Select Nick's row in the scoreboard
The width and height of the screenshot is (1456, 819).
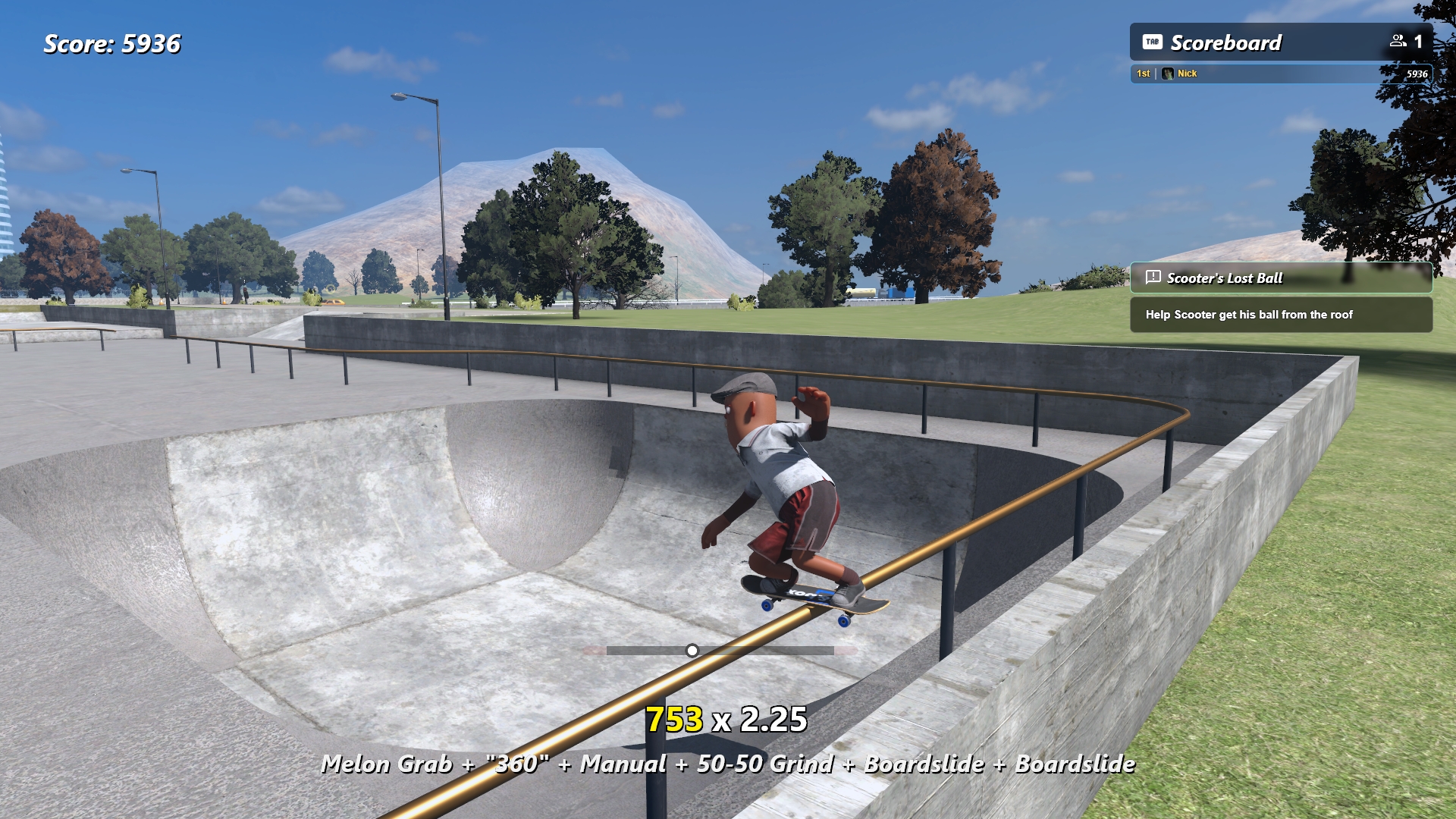click(x=1280, y=74)
